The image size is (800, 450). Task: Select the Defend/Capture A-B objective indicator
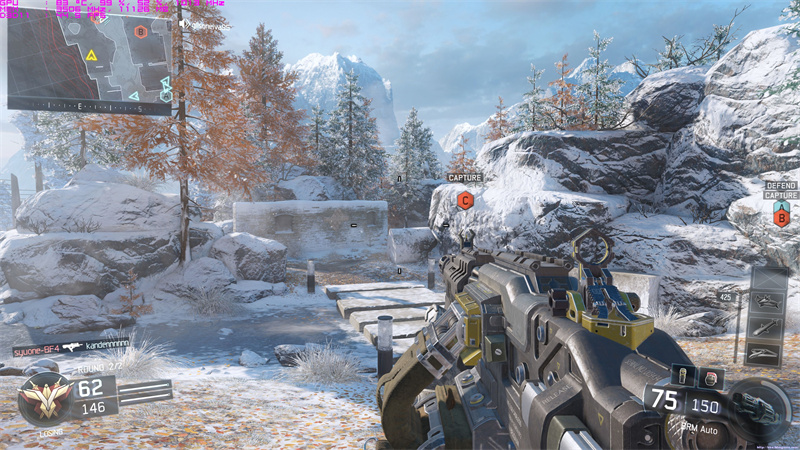[781, 206]
